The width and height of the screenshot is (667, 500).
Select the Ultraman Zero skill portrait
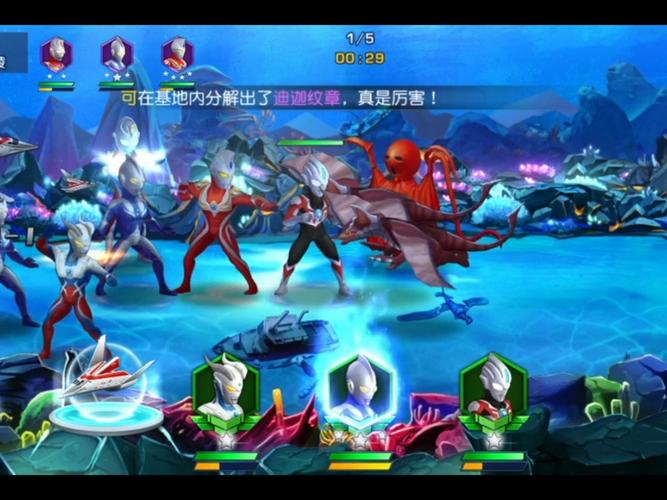click(x=226, y=393)
